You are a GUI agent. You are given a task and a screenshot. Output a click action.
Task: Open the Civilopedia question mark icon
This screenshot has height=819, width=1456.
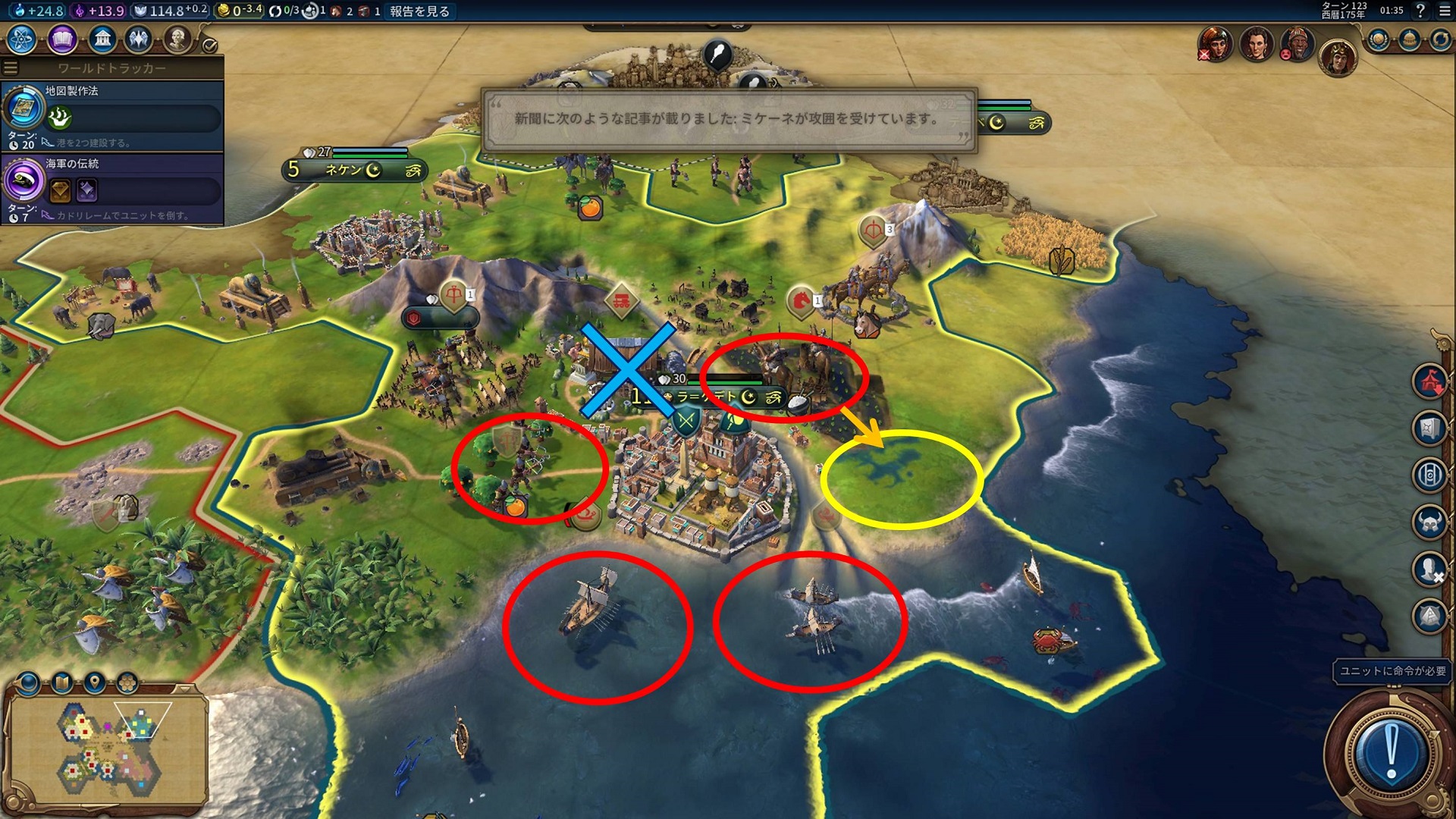(1420, 11)
